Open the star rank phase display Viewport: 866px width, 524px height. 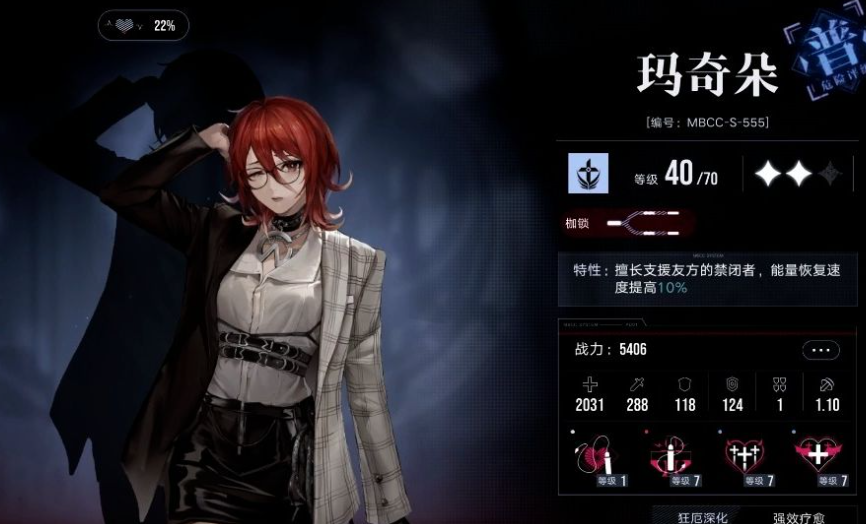click(x=798, y=176)
